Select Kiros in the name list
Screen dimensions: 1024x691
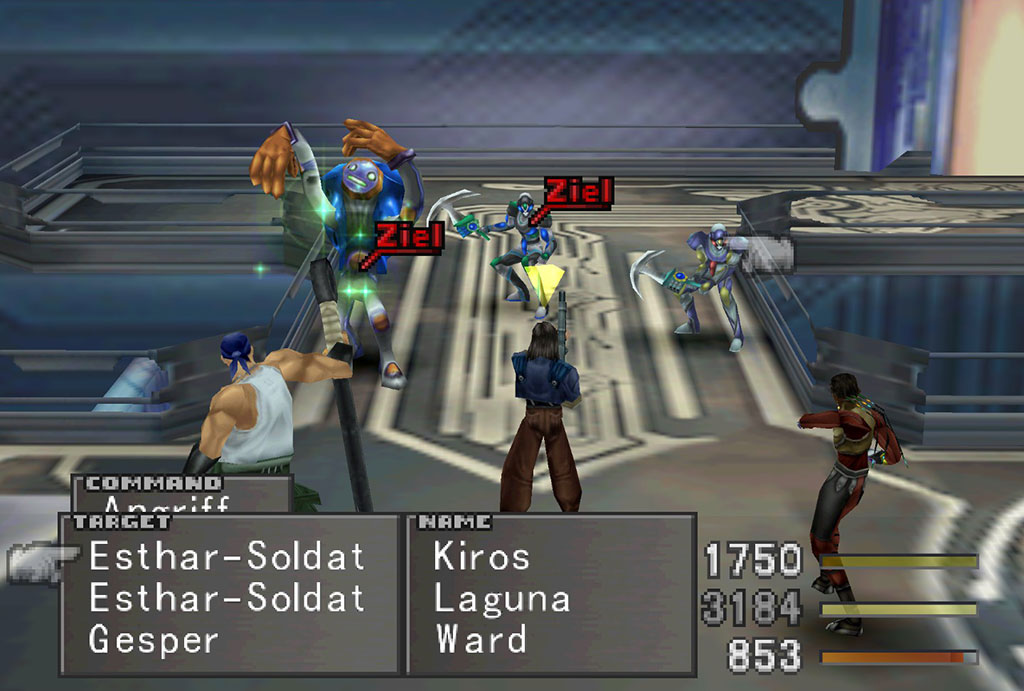481,557
